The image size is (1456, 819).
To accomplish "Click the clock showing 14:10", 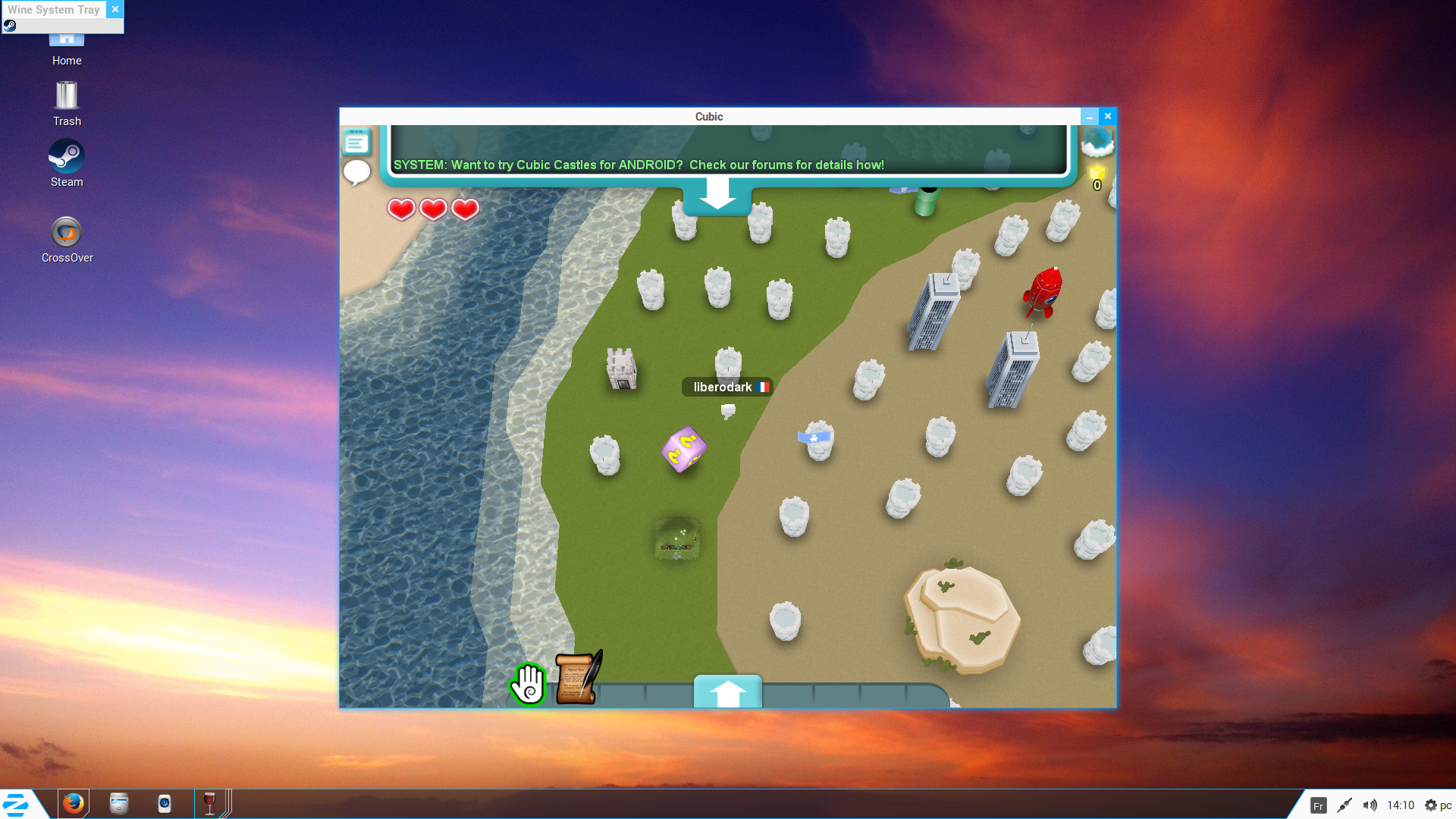I will (x=1399, y=805).
